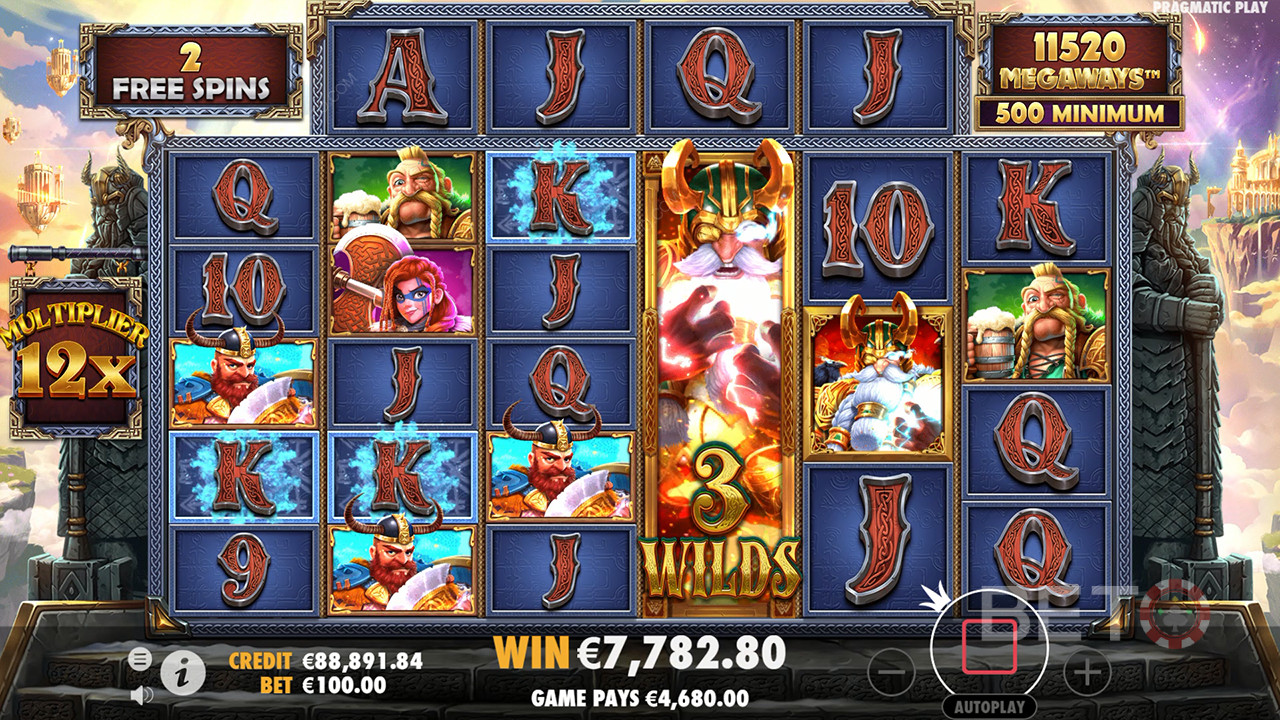
Task: Decrease the bet with the minus button
Action: [891, 673]
